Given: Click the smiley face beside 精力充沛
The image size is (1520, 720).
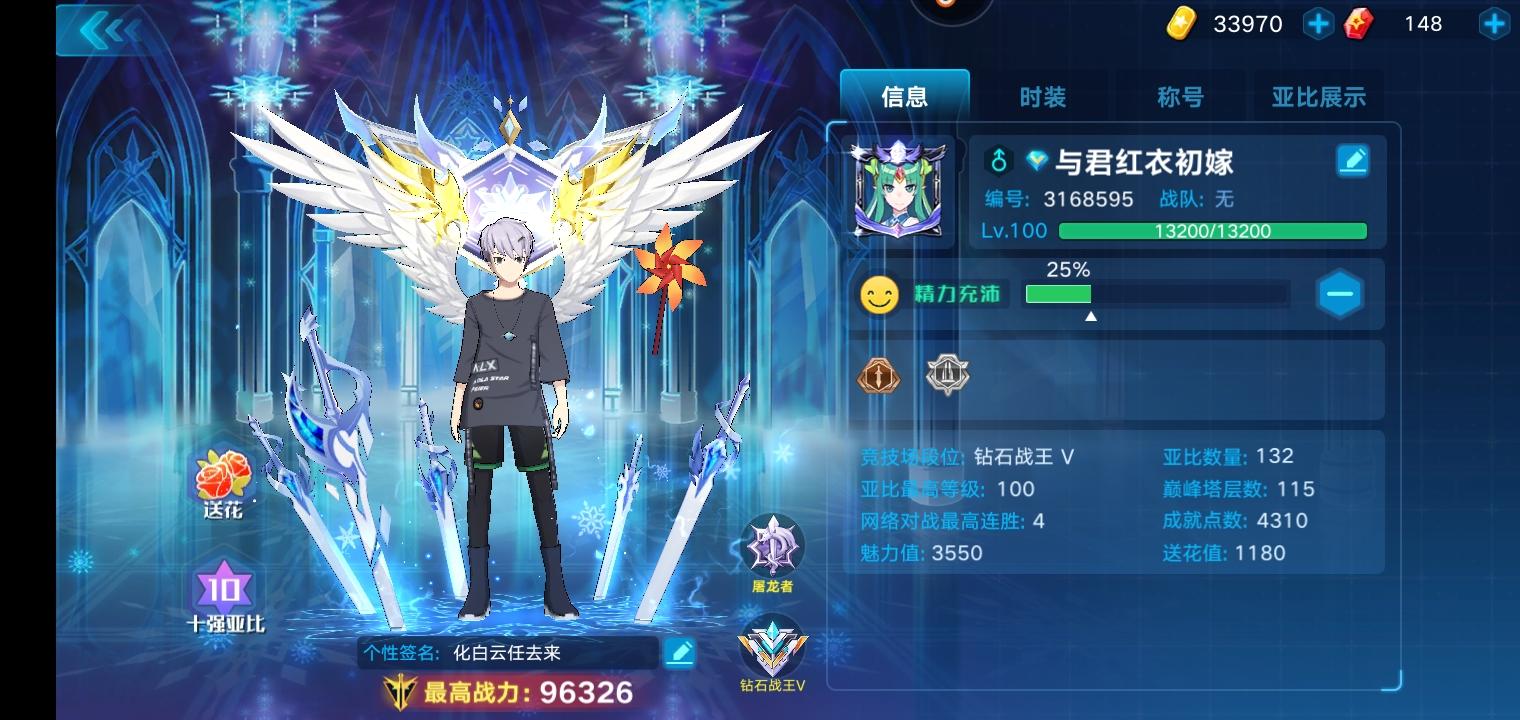Looking at the screenshot, I should click(879, 294).
